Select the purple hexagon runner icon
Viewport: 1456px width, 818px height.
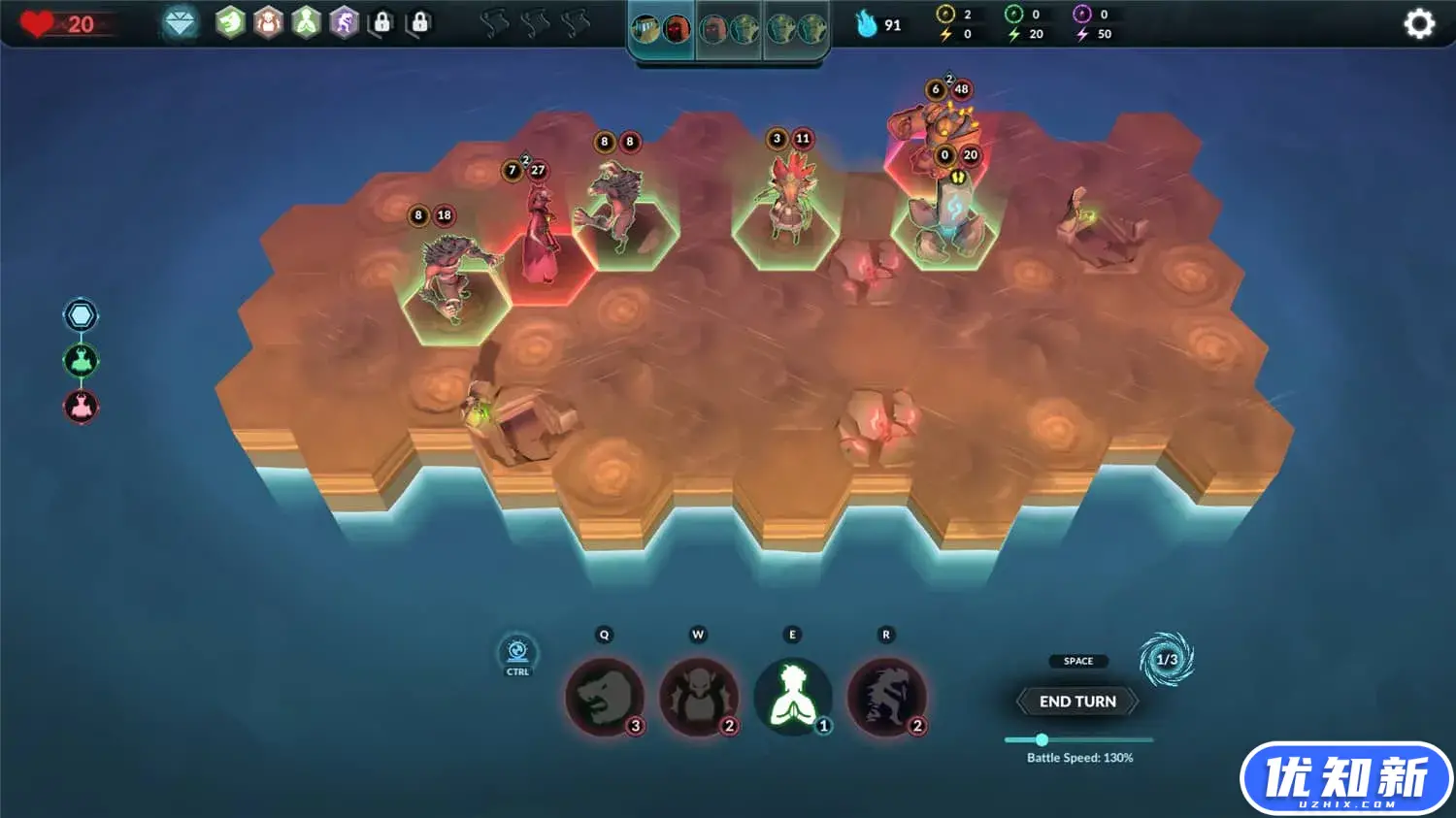click(x=344, y=22)
